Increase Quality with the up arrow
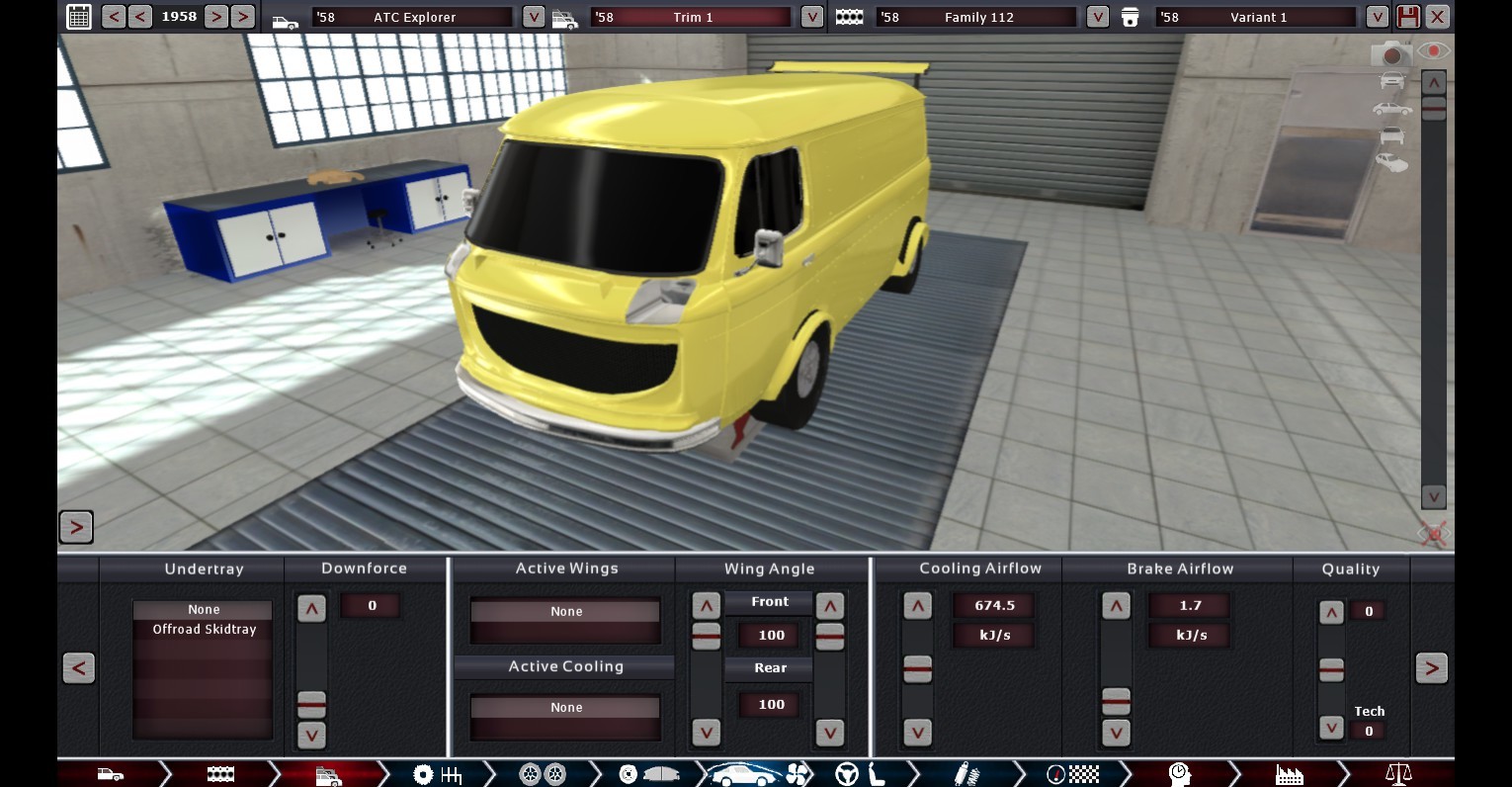 [x=1331, y=613]
